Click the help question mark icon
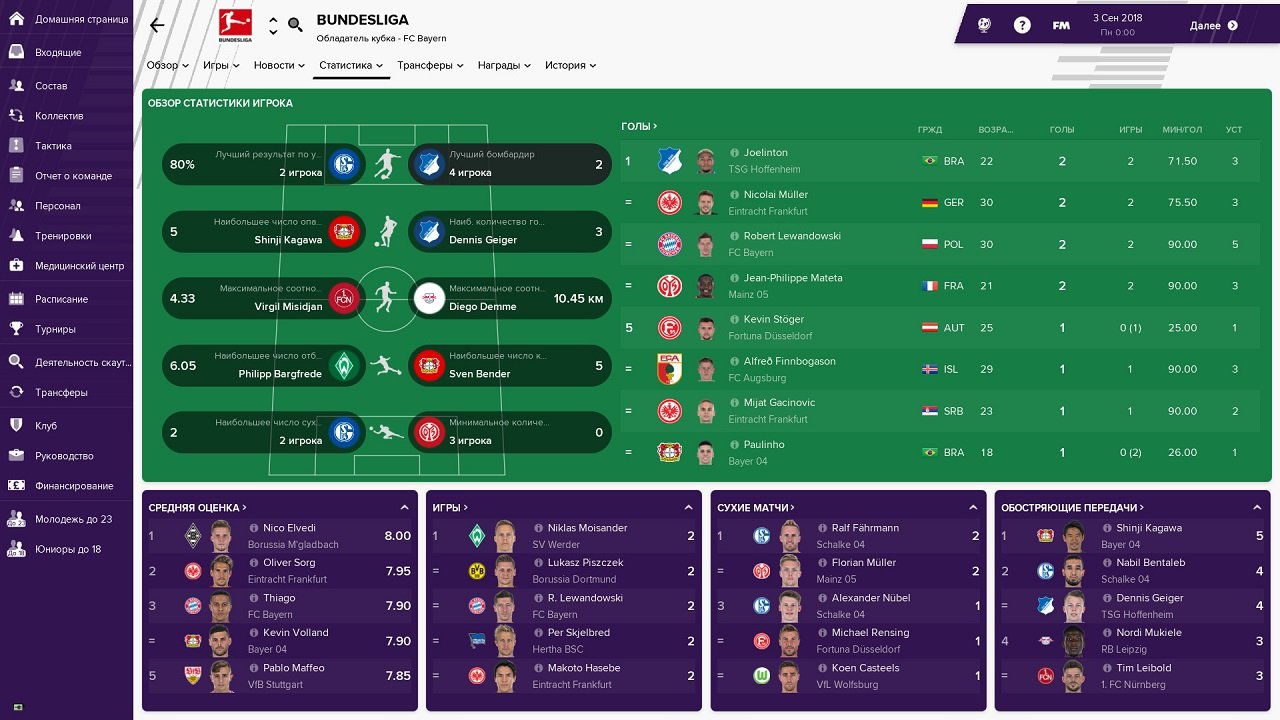Image resolution: width=1280 pixels, height=720 pixels. (1022, 24)
